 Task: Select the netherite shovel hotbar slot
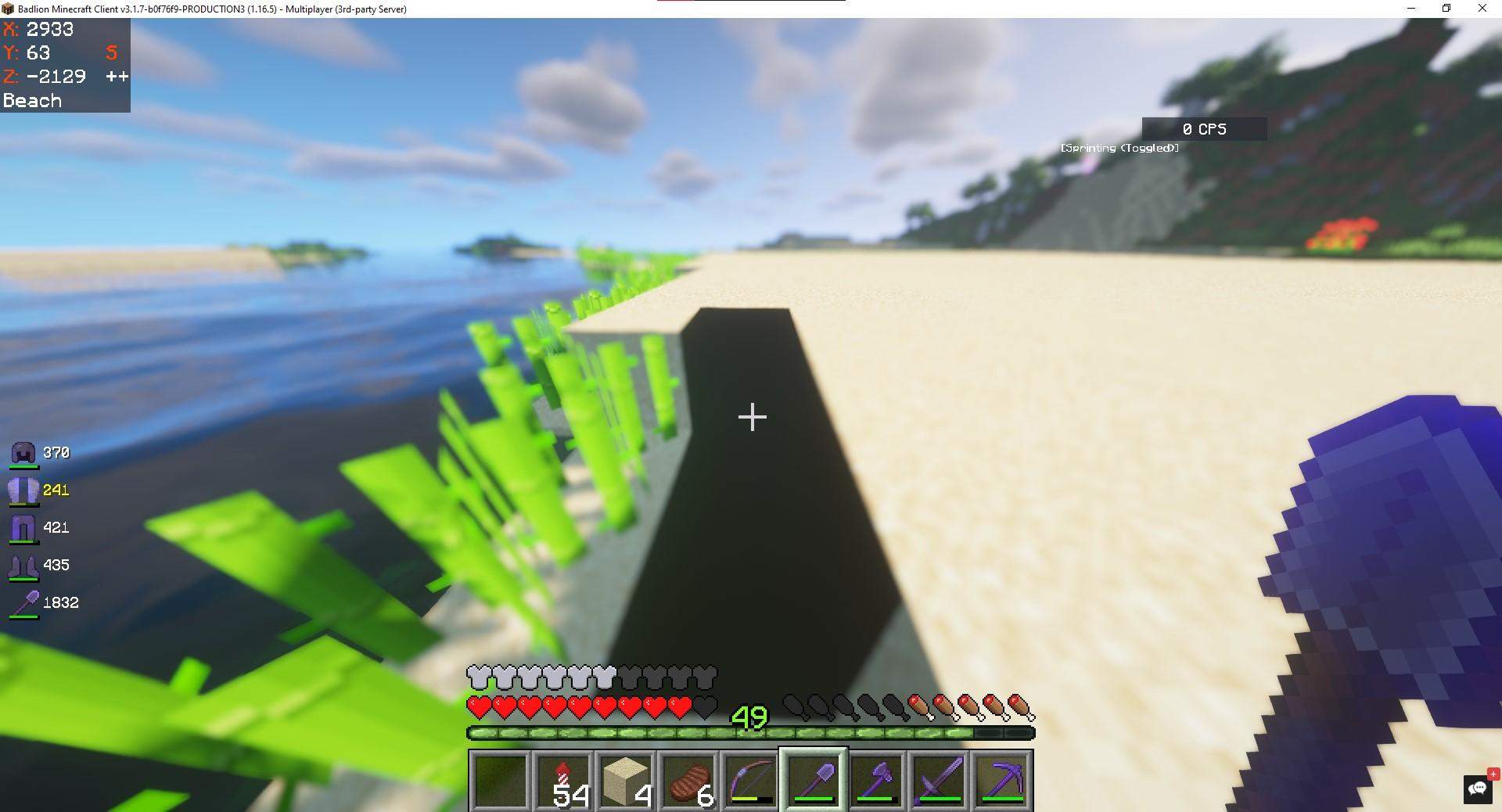pyautogui.click(x=814, y=778)
